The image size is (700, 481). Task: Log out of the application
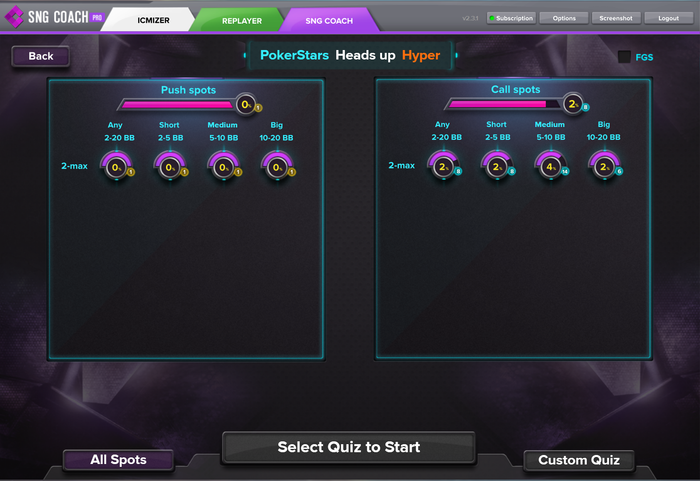tap(668, 18)
